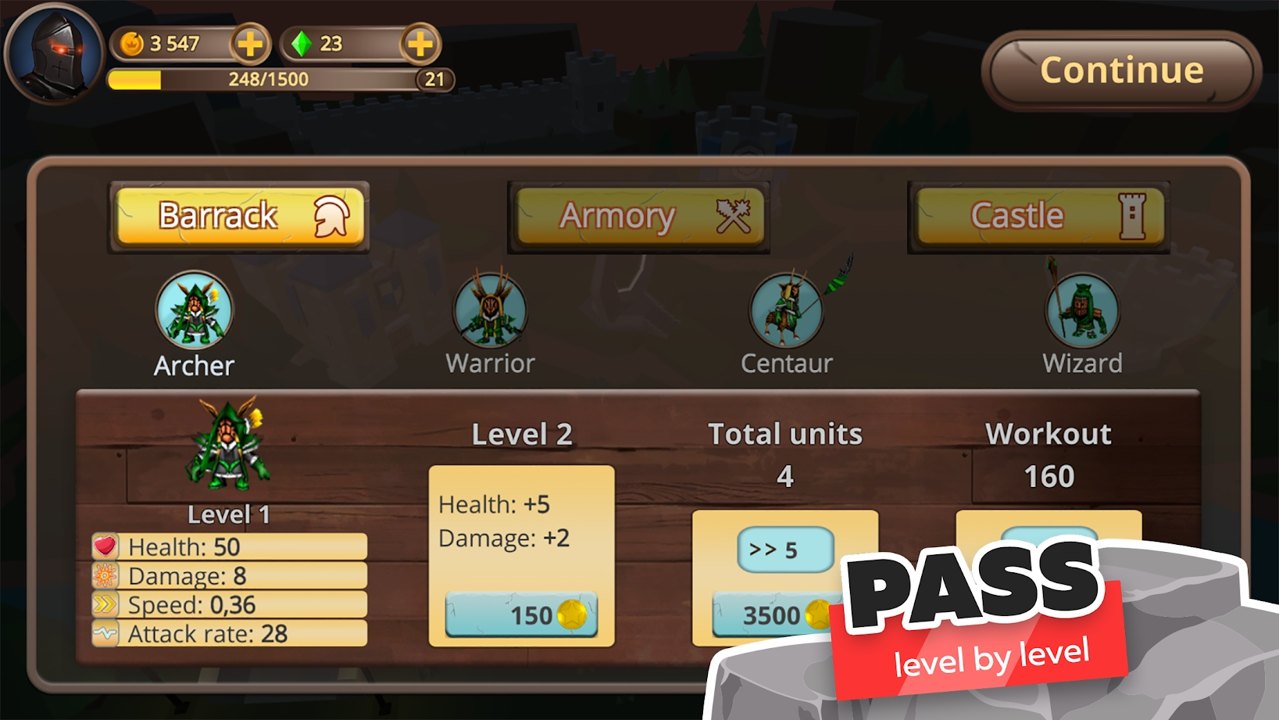This screenshot has width=1279, height=720.
Task: Buy more green gems with plus button
Action: tap(420, 44)
